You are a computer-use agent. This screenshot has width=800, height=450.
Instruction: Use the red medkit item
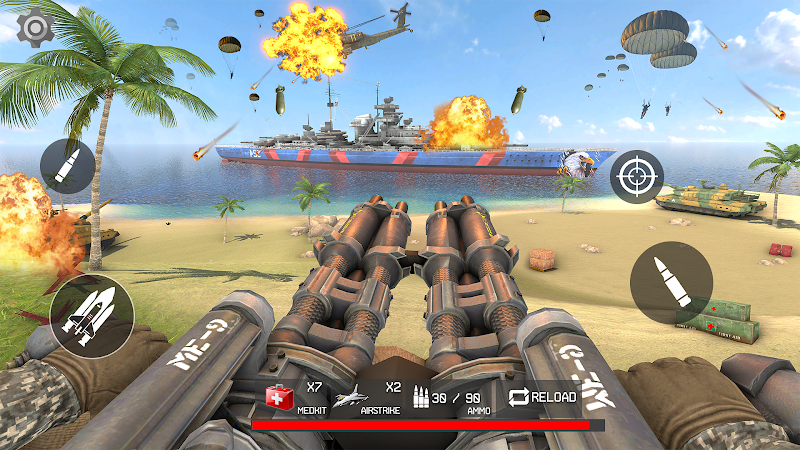point(279,398)
